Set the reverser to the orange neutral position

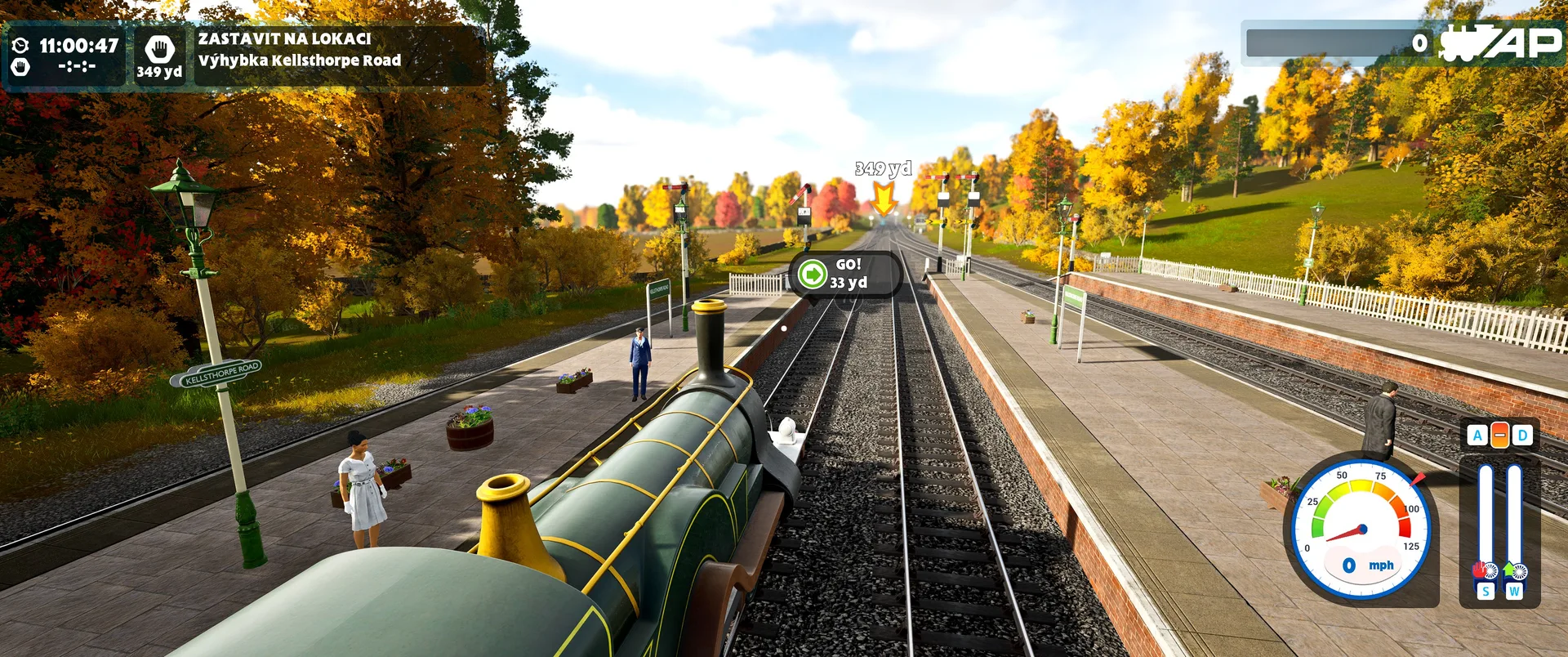pyautogui.click(x=1499, y=435)
